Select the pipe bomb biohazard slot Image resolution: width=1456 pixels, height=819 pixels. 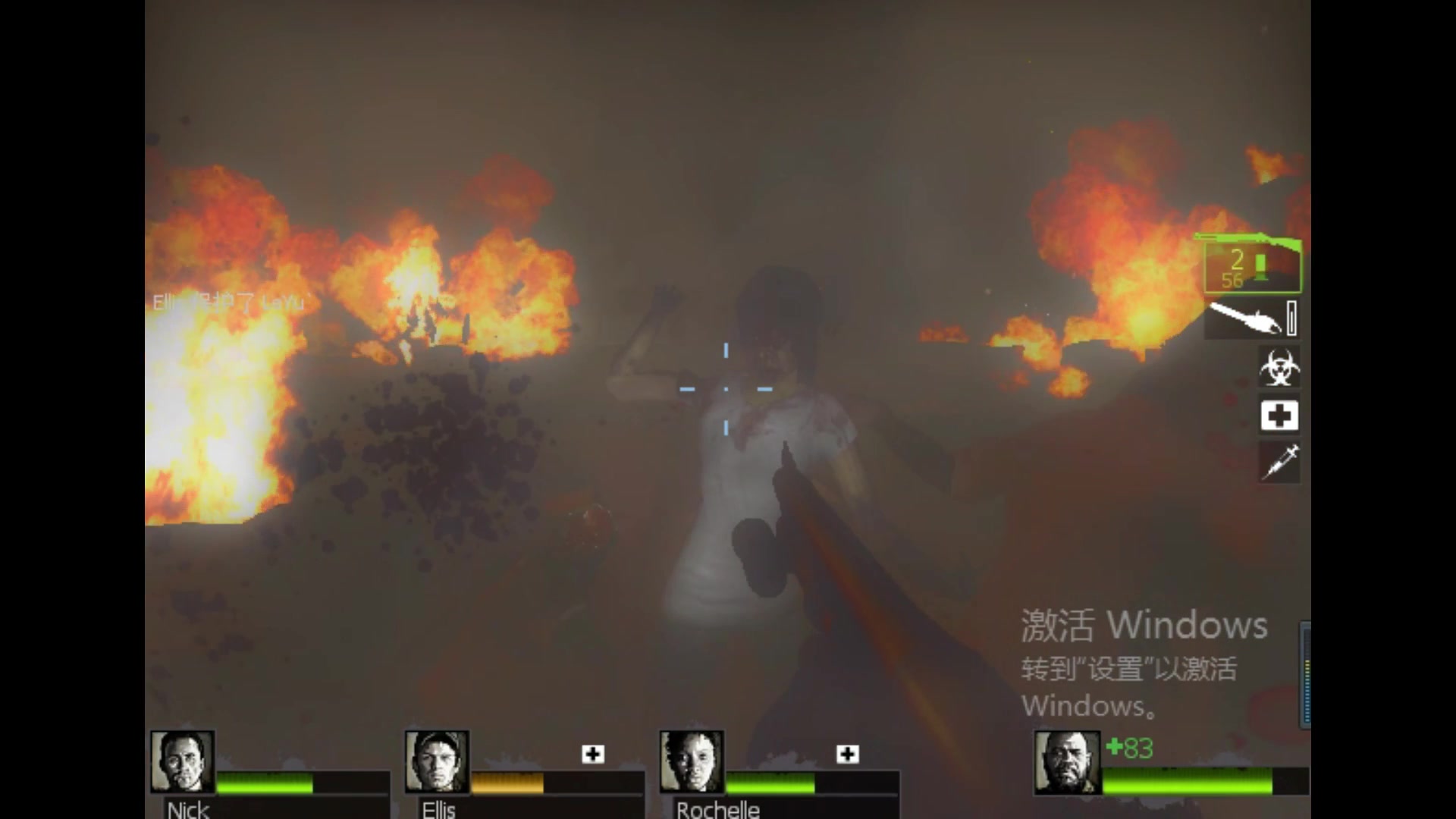point(1279,366)
